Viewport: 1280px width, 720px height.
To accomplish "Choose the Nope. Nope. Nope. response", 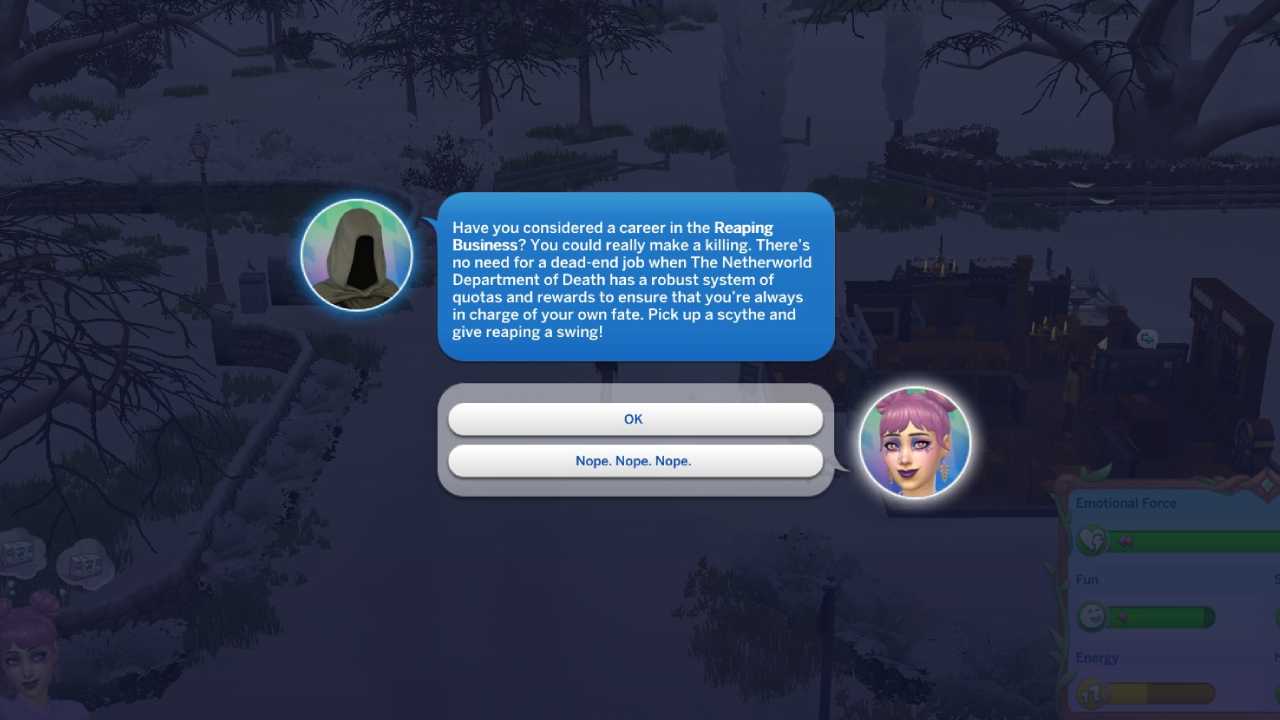I will point(633,460).
